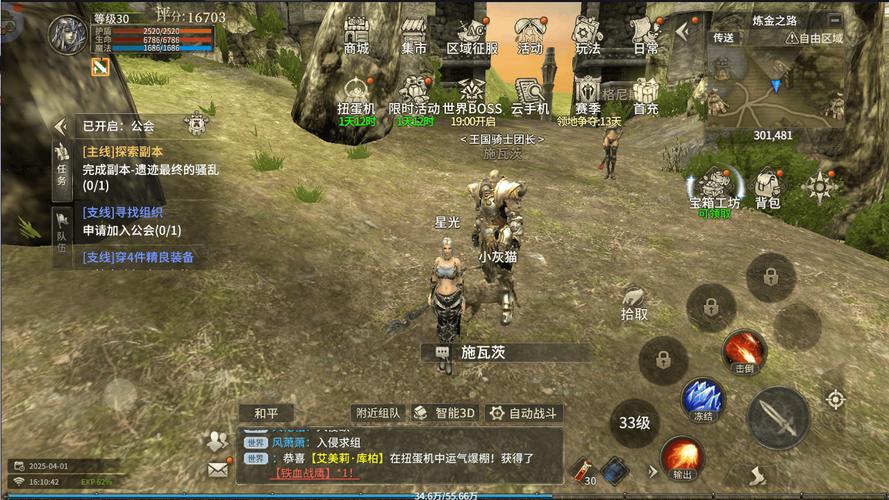The height and width of the screenshot is (500, 889).
Task: Claim the 宝箱工坊 treasure workshop reward
Action: point(715,187)
